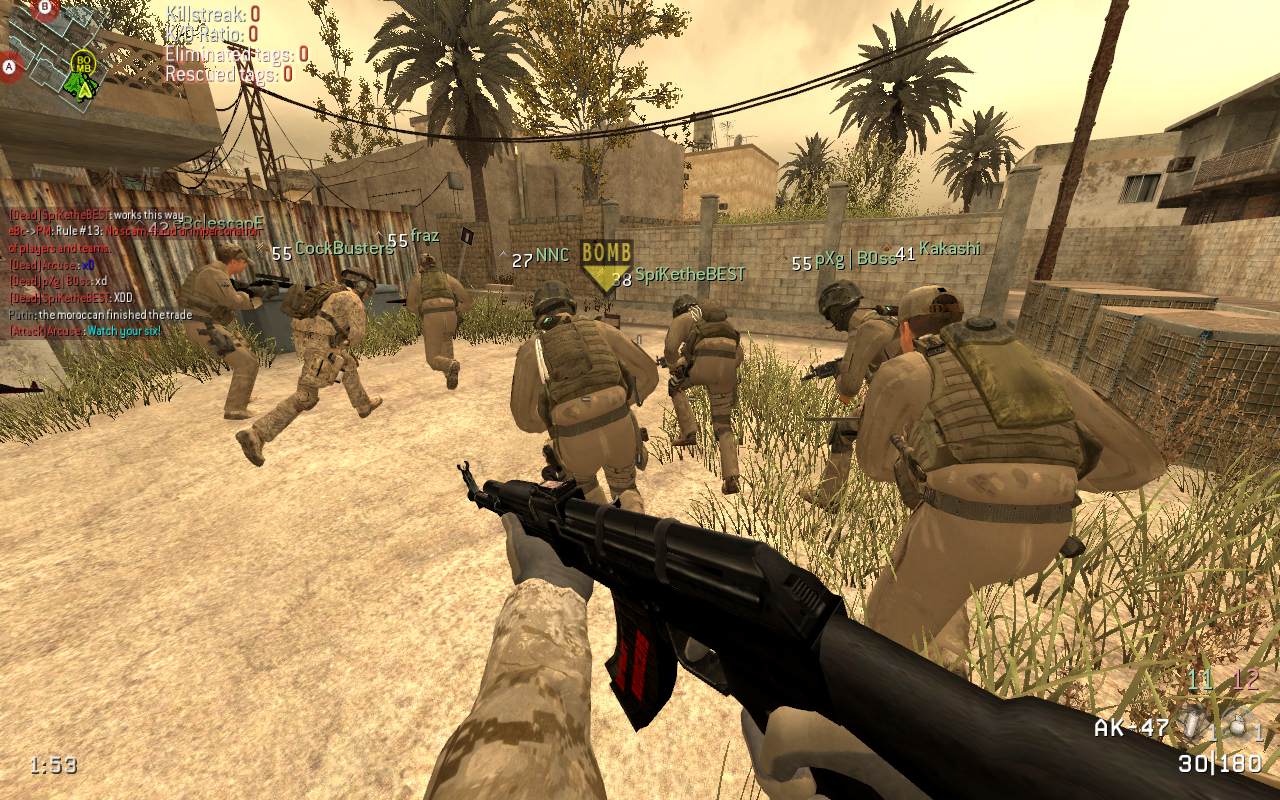1280x800 pixels.
Task: Select the fraz player nametag
Action: click(425, 237)
